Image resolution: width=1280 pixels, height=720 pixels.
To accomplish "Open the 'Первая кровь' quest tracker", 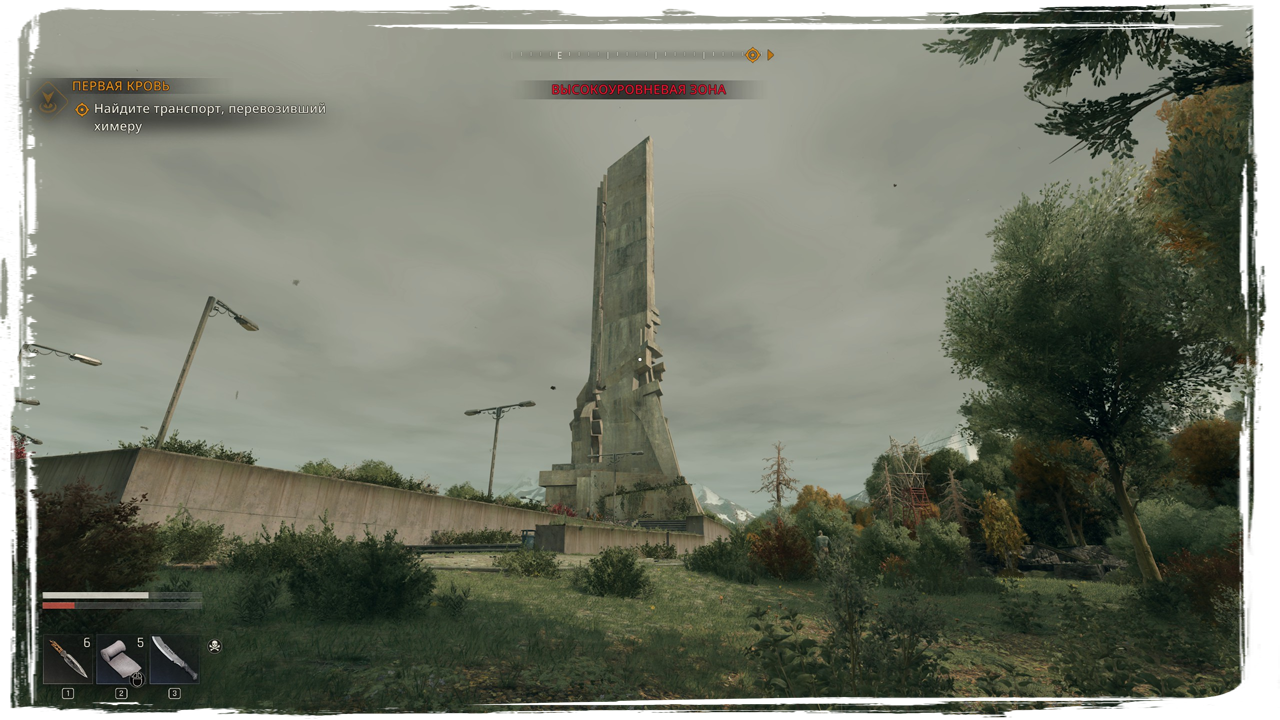I will [121, 86].
